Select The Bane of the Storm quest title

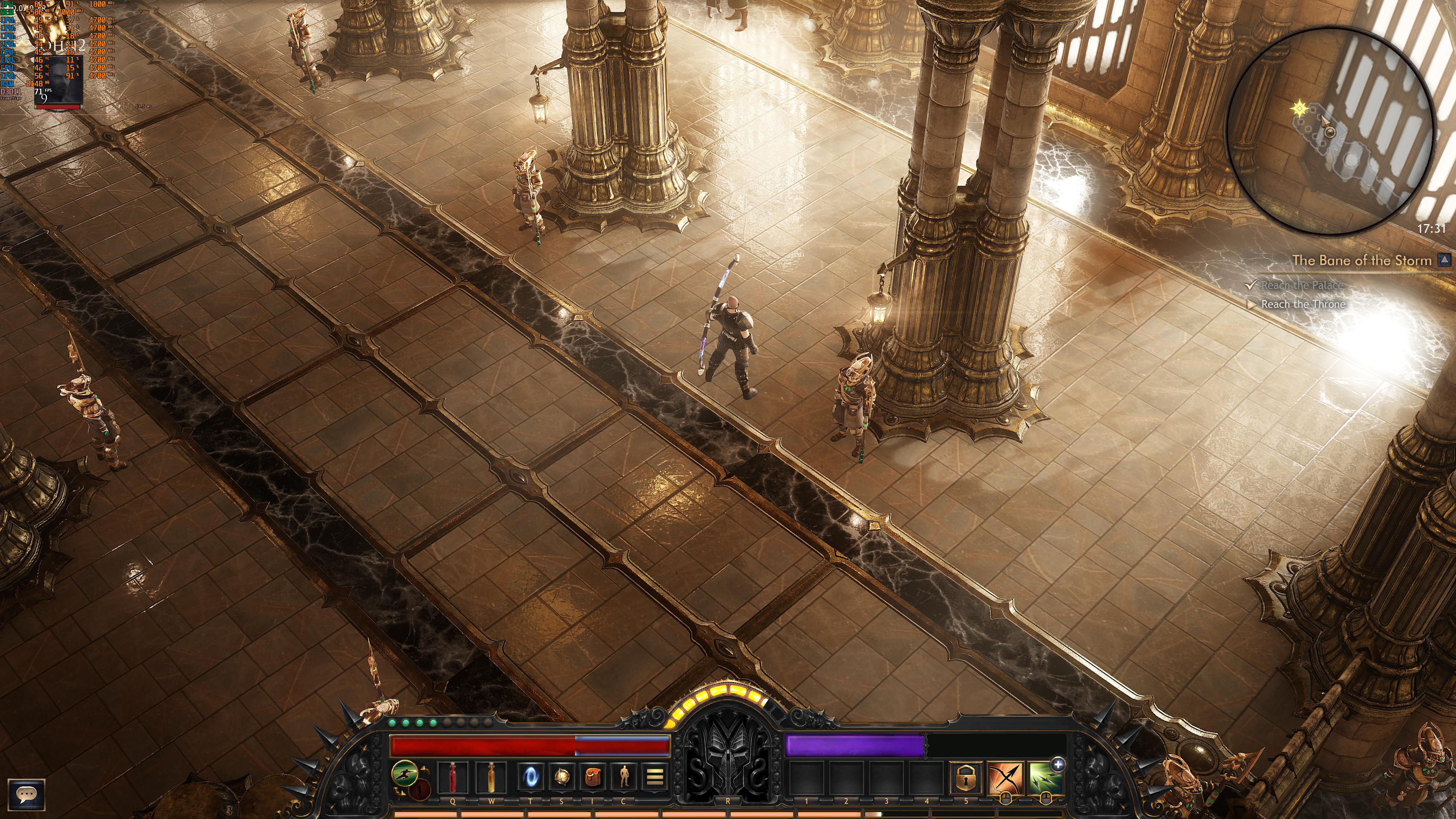tap(1361, 260)
